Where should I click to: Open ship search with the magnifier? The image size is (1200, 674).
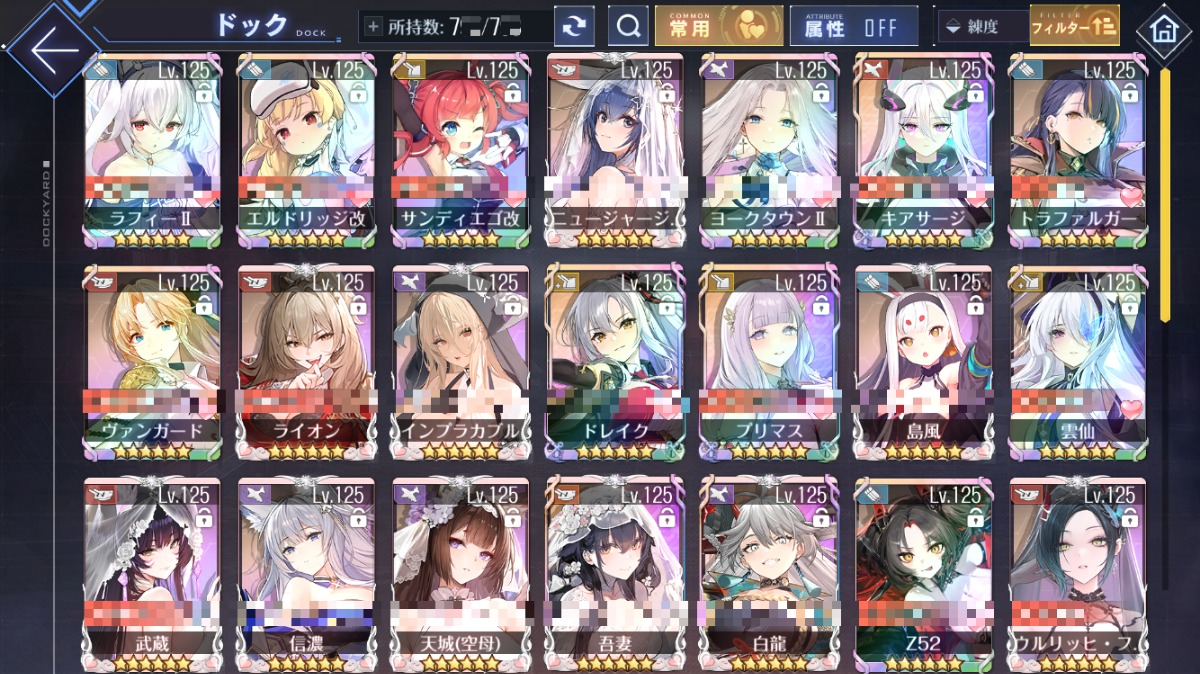pos(628,27)
